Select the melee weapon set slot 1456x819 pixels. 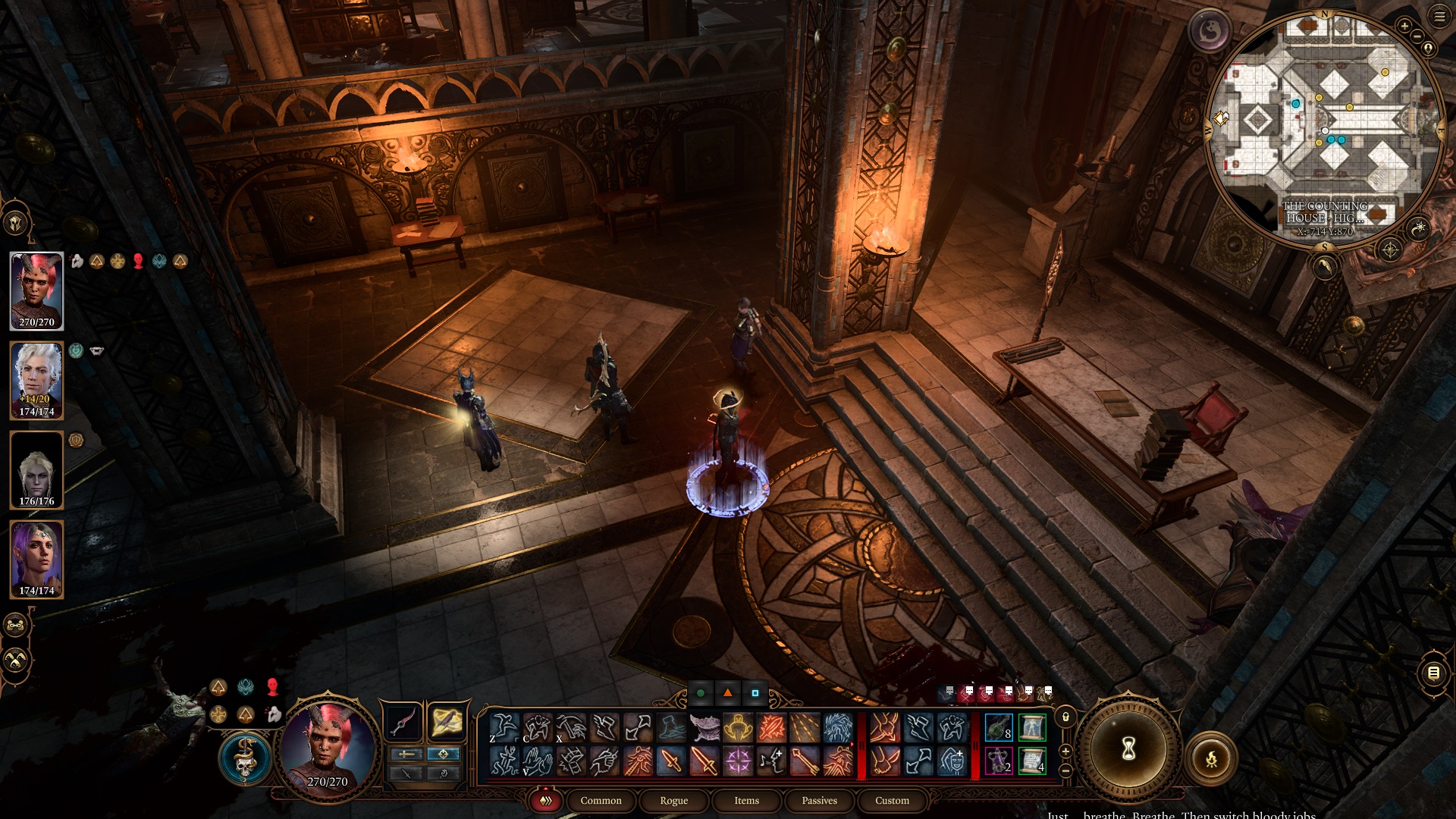[403, 722]
